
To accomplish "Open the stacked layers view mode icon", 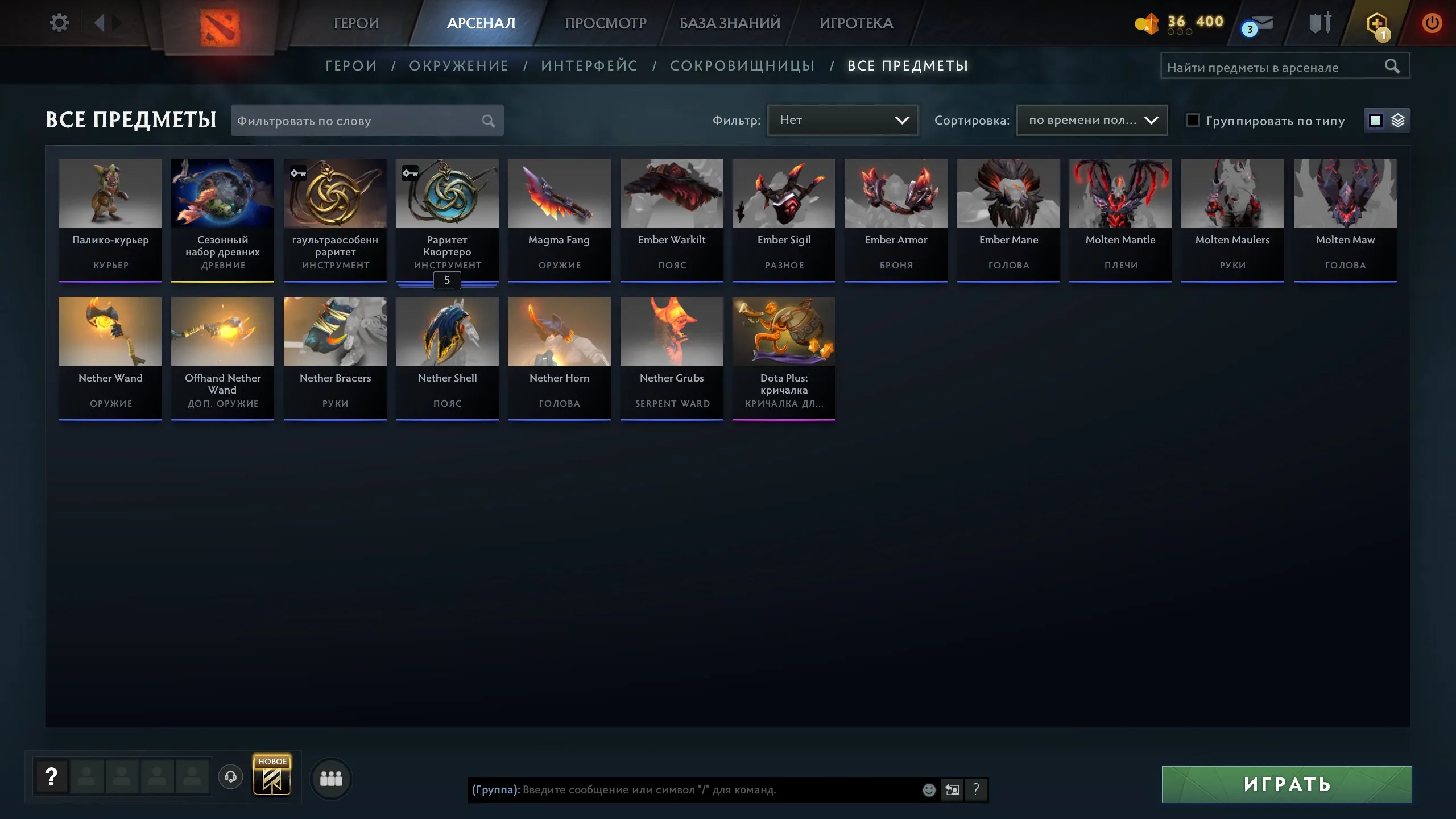I will pyautogui.click(x=1399, y=120).
